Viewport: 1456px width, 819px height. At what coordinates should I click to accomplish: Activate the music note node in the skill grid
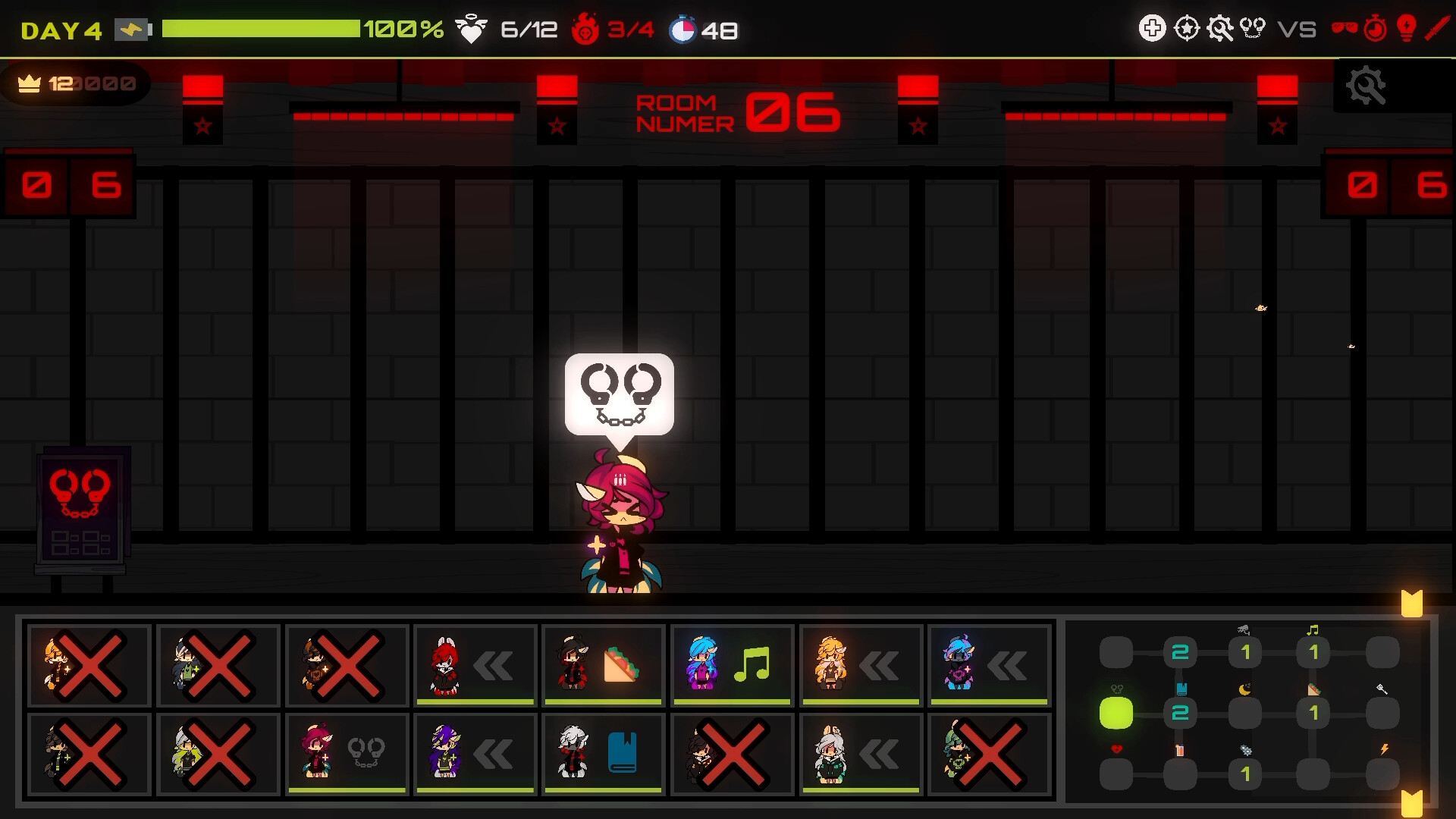(1313, 651)
